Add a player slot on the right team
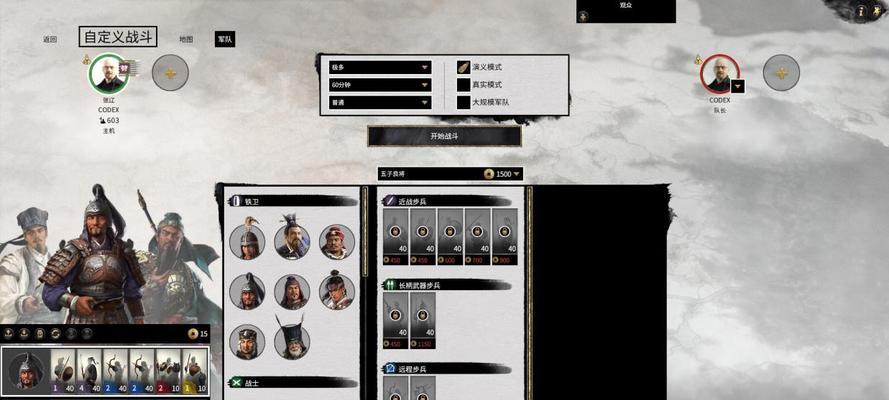This screenshot has height=400, width=889. [x=781, y=73]
